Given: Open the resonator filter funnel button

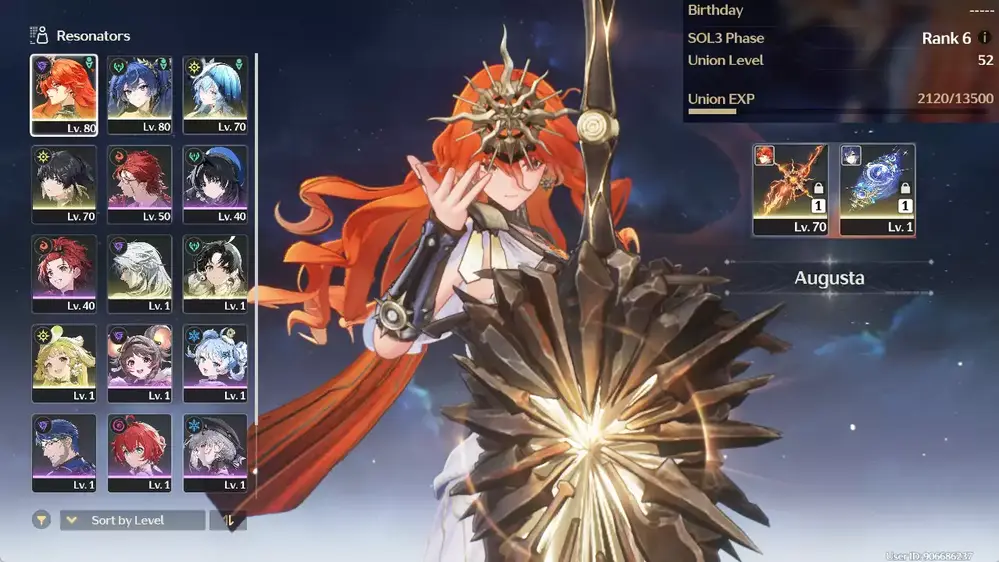Looking at the screenshot, I should click(41, 520).
